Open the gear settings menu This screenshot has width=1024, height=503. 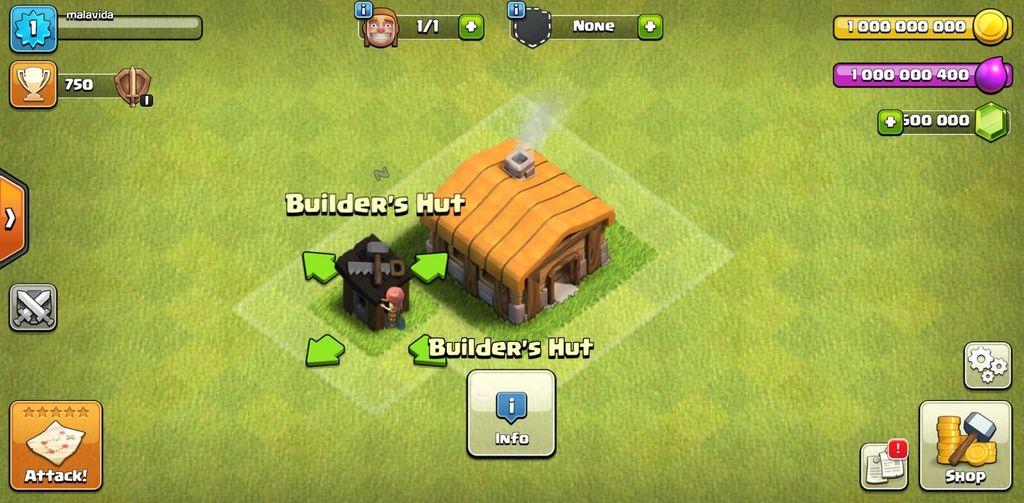point(987,365)
